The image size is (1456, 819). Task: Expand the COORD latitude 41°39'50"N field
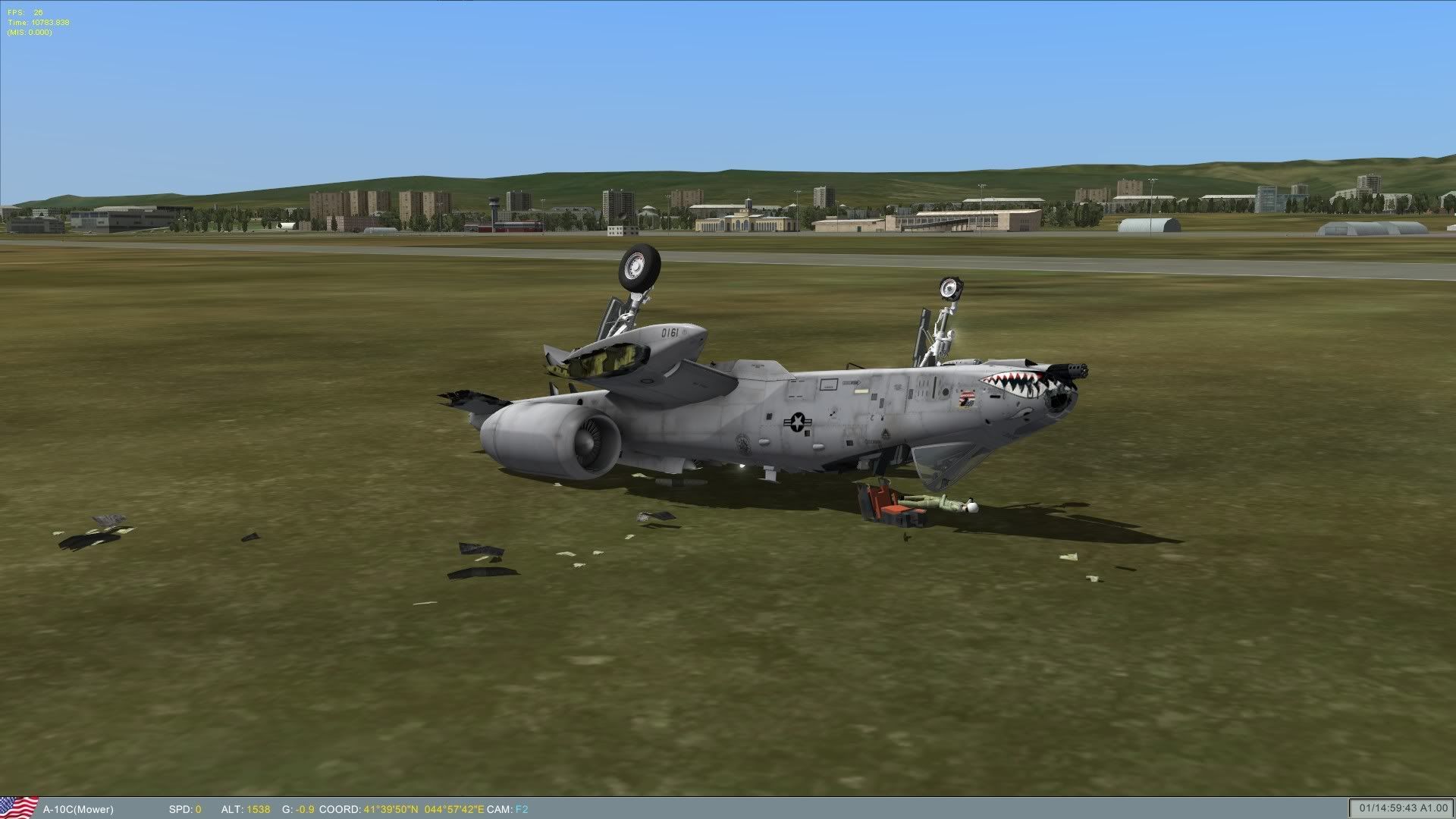click(x=391, y=808)
